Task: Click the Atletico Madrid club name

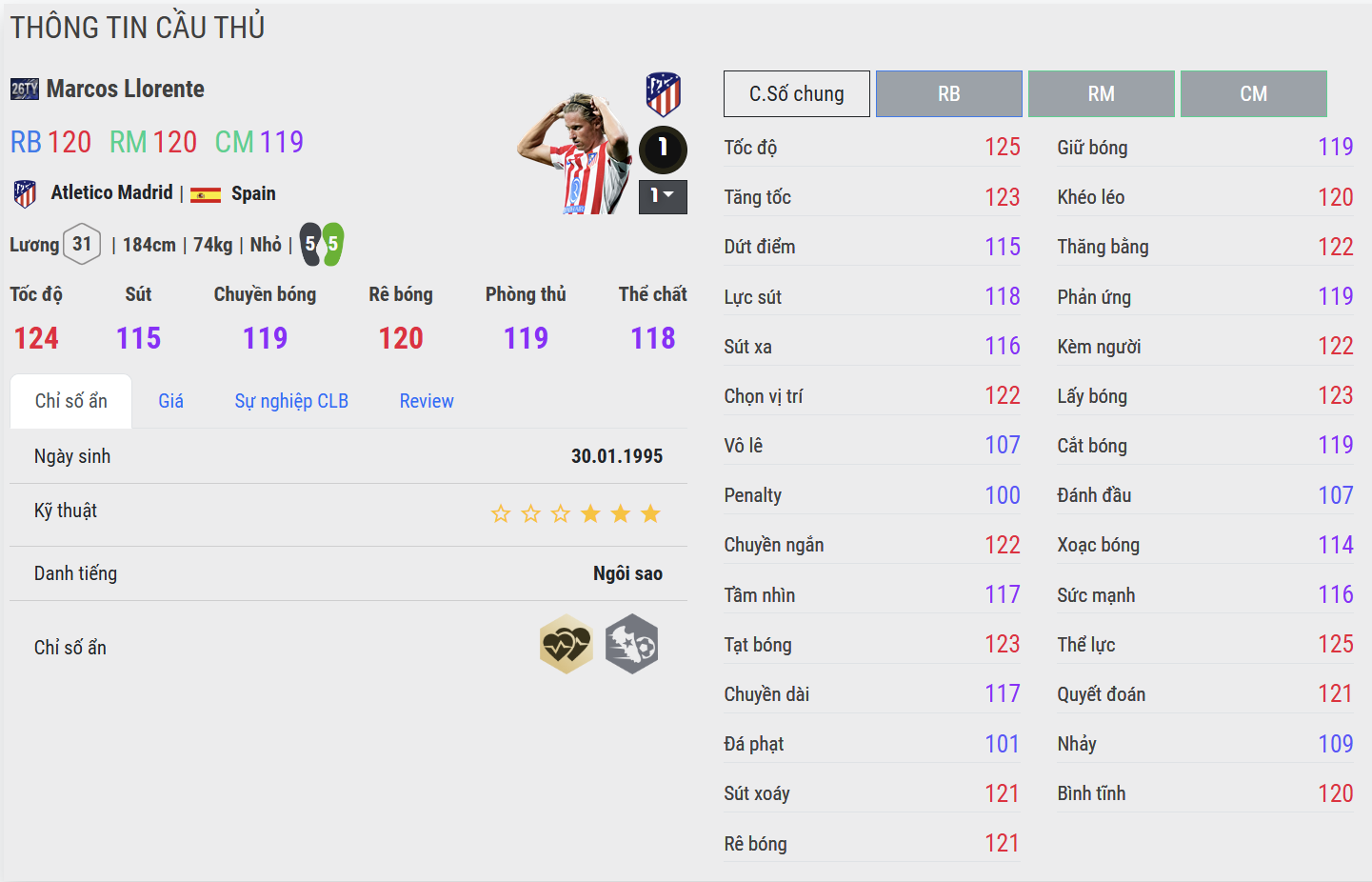Action: (x=111, y=193)
